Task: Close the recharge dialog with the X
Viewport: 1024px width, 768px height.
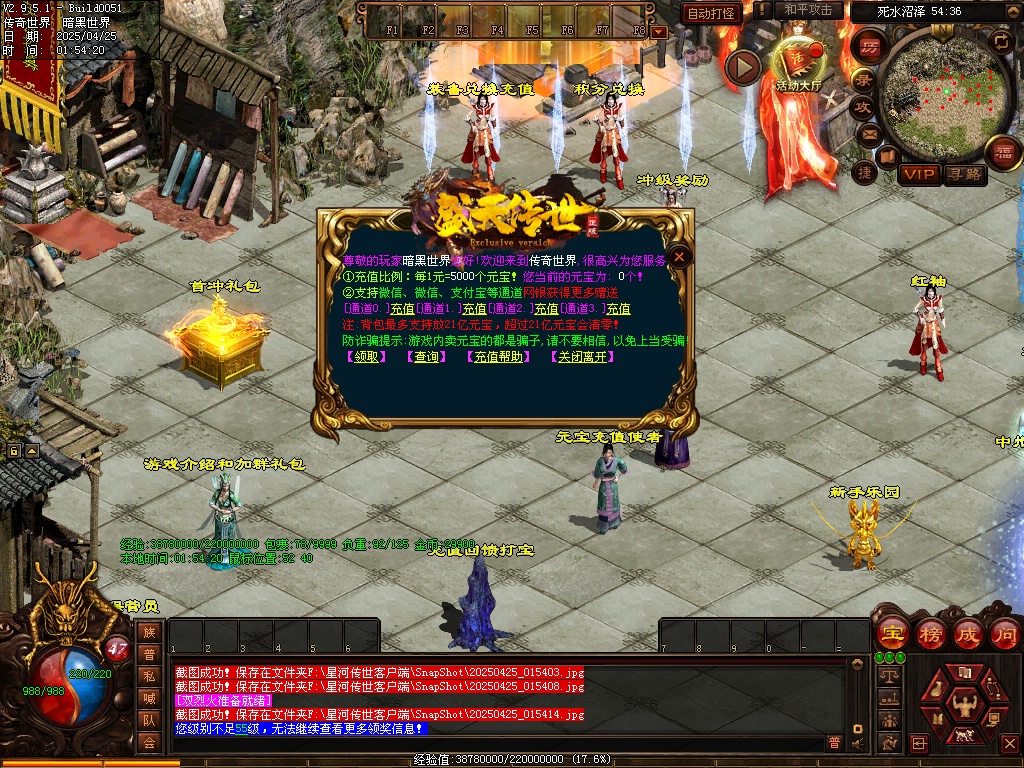Action: [680, 257]
